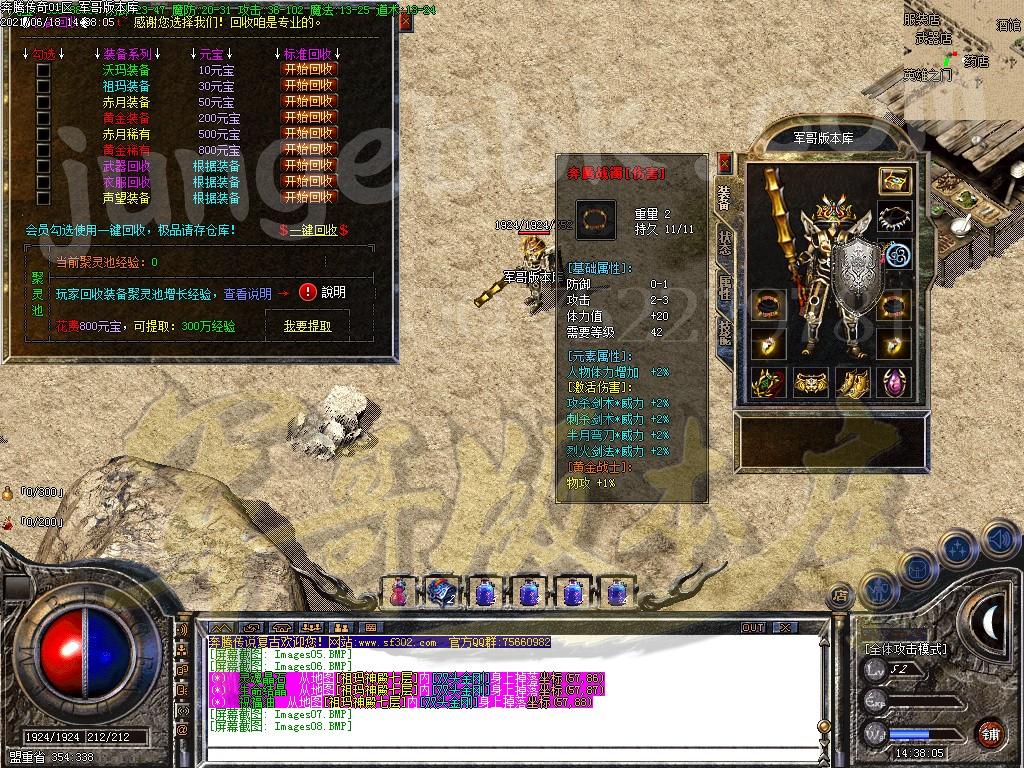Open the treasure chest icon in equipment panel
Image resolution: width=1024 pixels, height=768 pixels.
895,181
